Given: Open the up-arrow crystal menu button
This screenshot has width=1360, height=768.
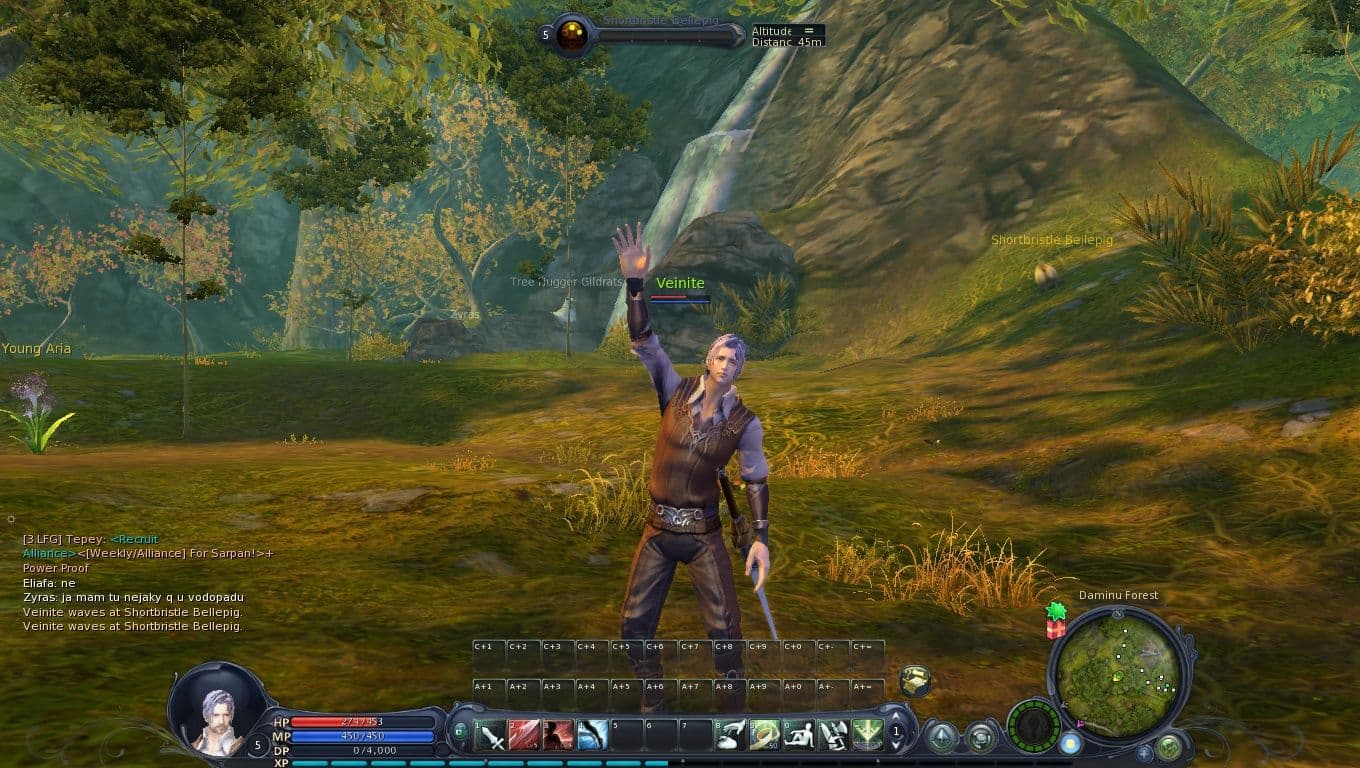Looking at the screenshot, I should tap(941, 738).
